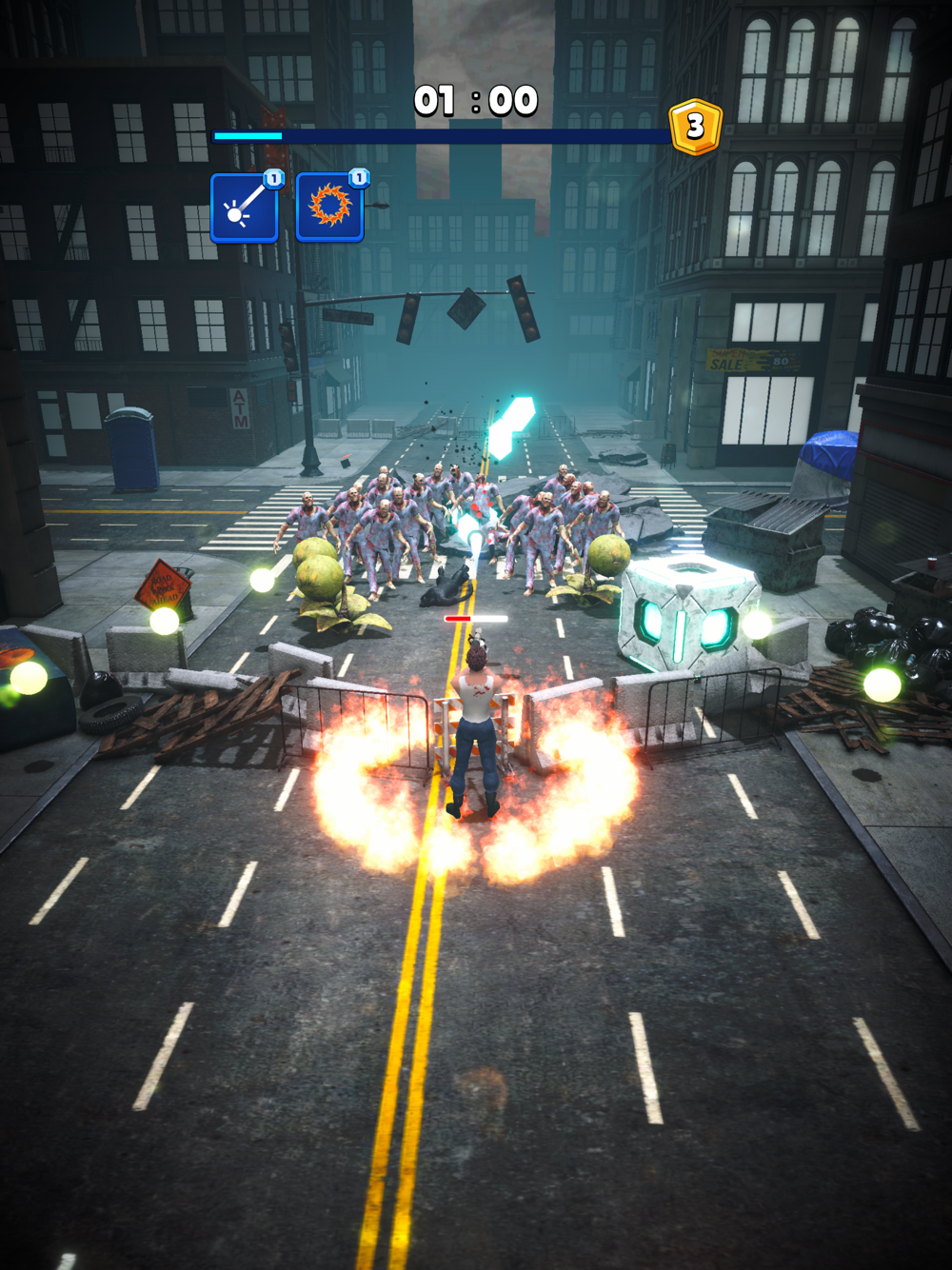The height and width of the screenshot is (1270, 952).
Task: Click the gold level 3 badge
Action: [x=695, y=126]
